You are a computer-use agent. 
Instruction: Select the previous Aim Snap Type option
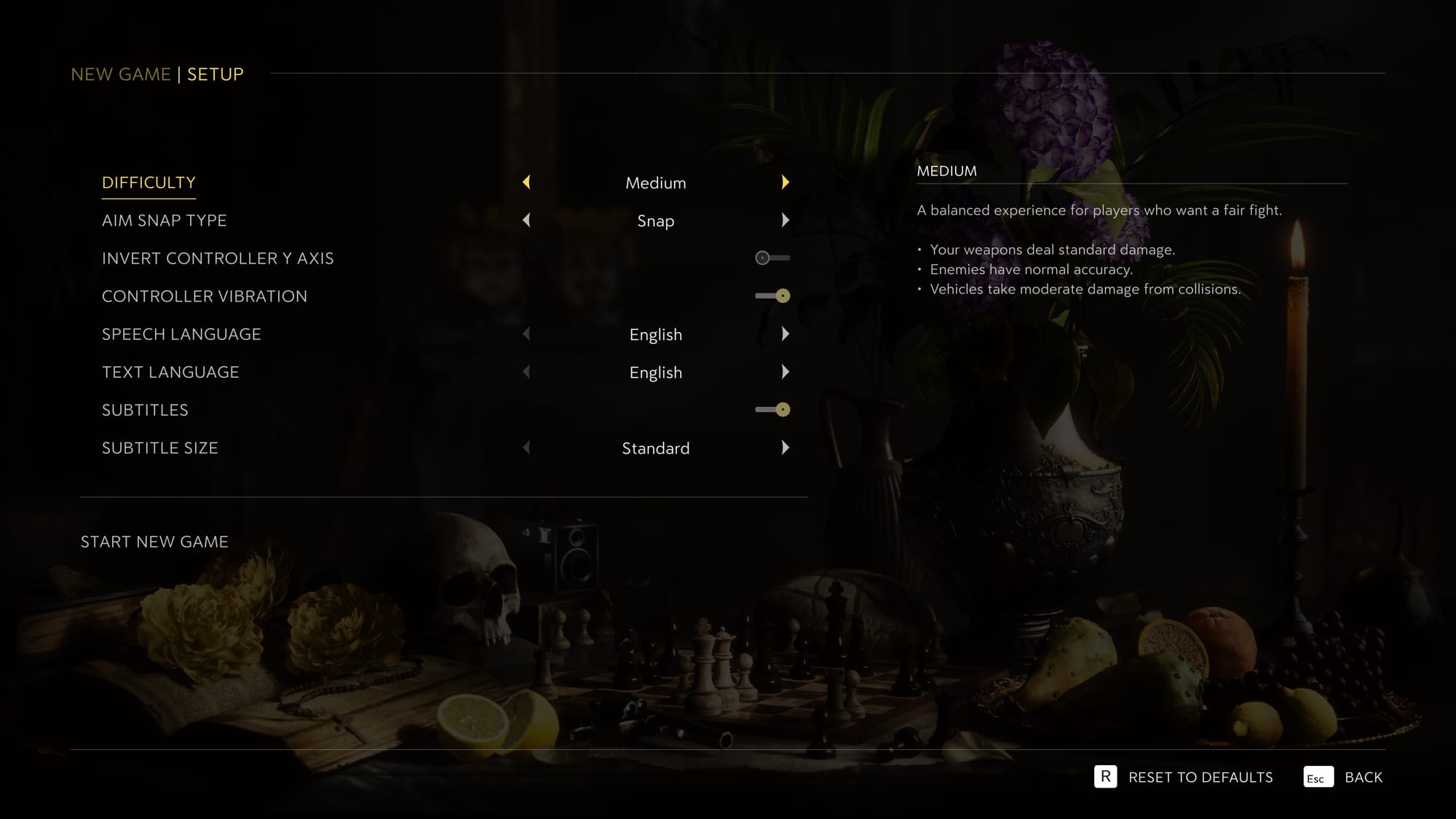[526, 221]
